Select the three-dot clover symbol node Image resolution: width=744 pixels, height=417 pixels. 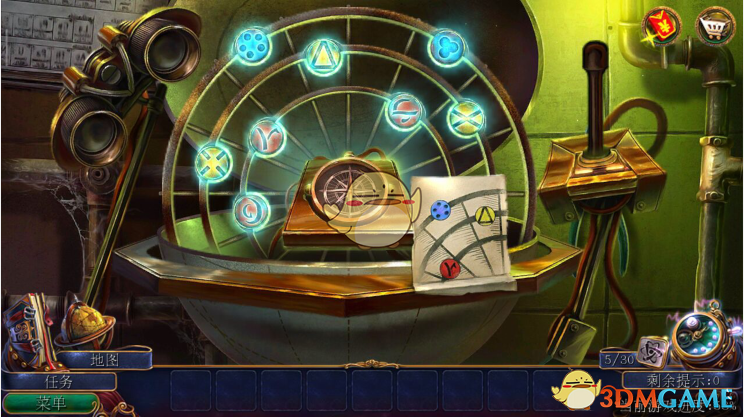pyautogui.click(x=445, y=46)
